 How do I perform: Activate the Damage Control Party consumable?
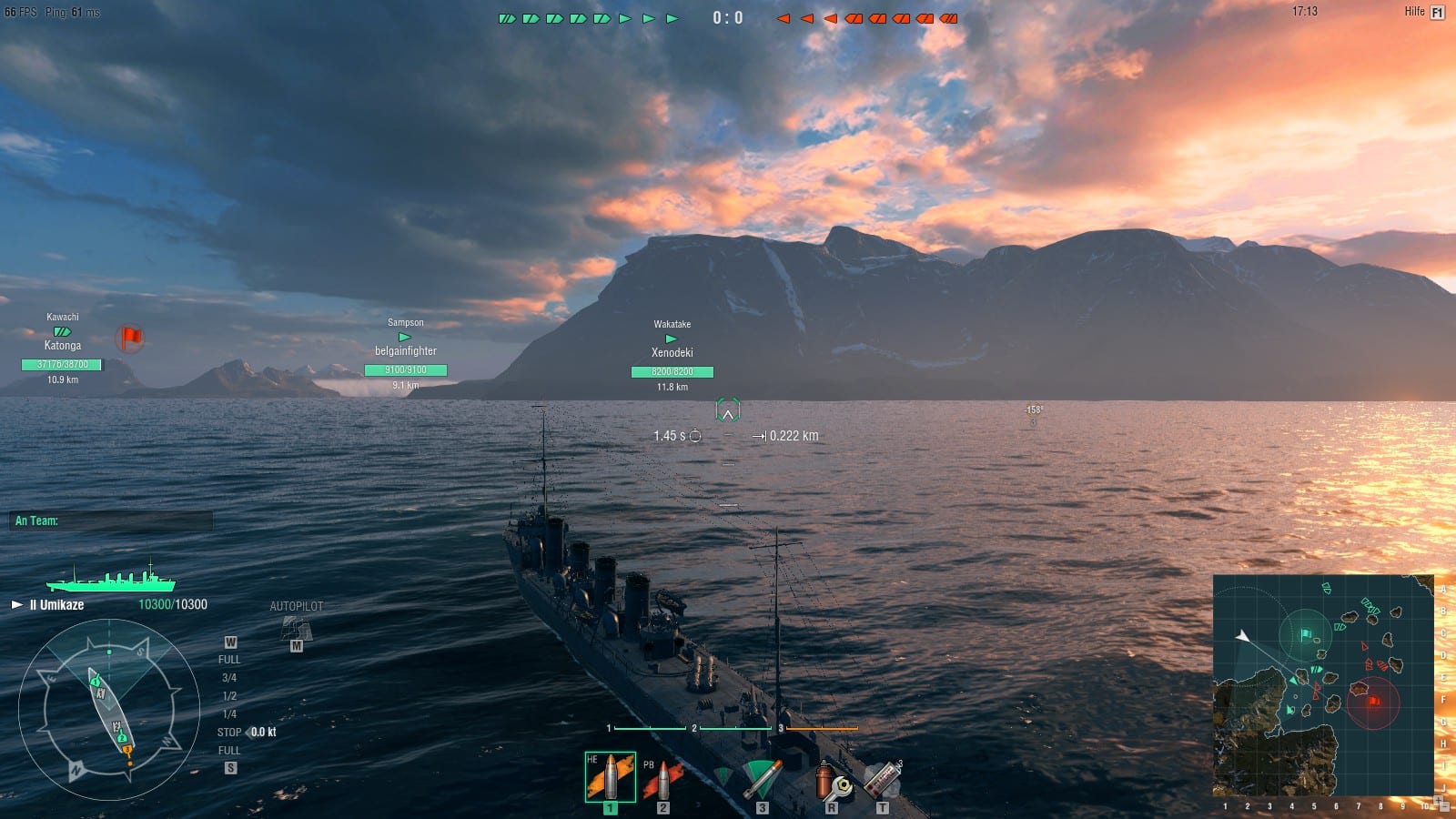[832, 781]
